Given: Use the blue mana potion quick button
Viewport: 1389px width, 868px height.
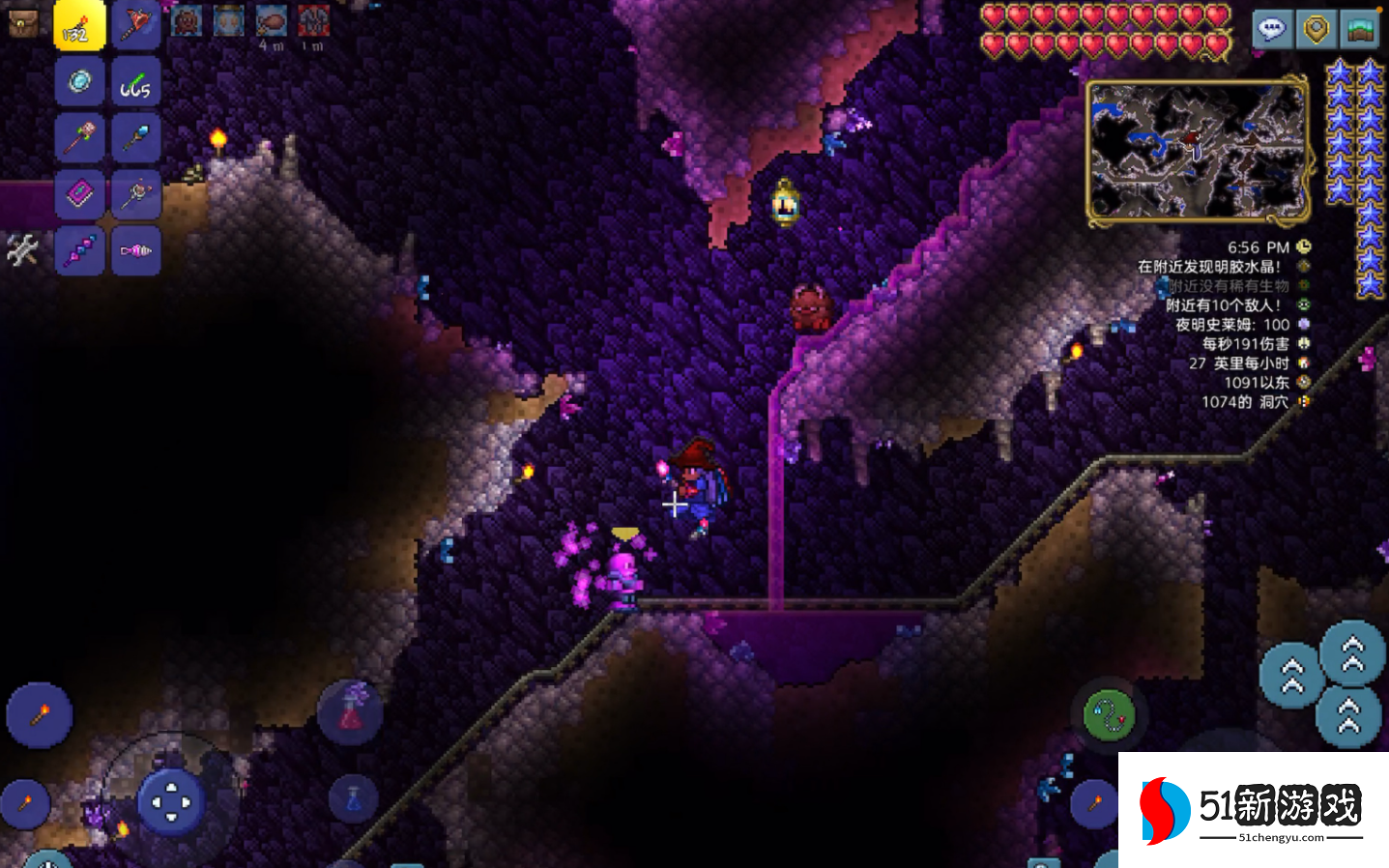Looking at the screenshot, I should coord(353,800).
